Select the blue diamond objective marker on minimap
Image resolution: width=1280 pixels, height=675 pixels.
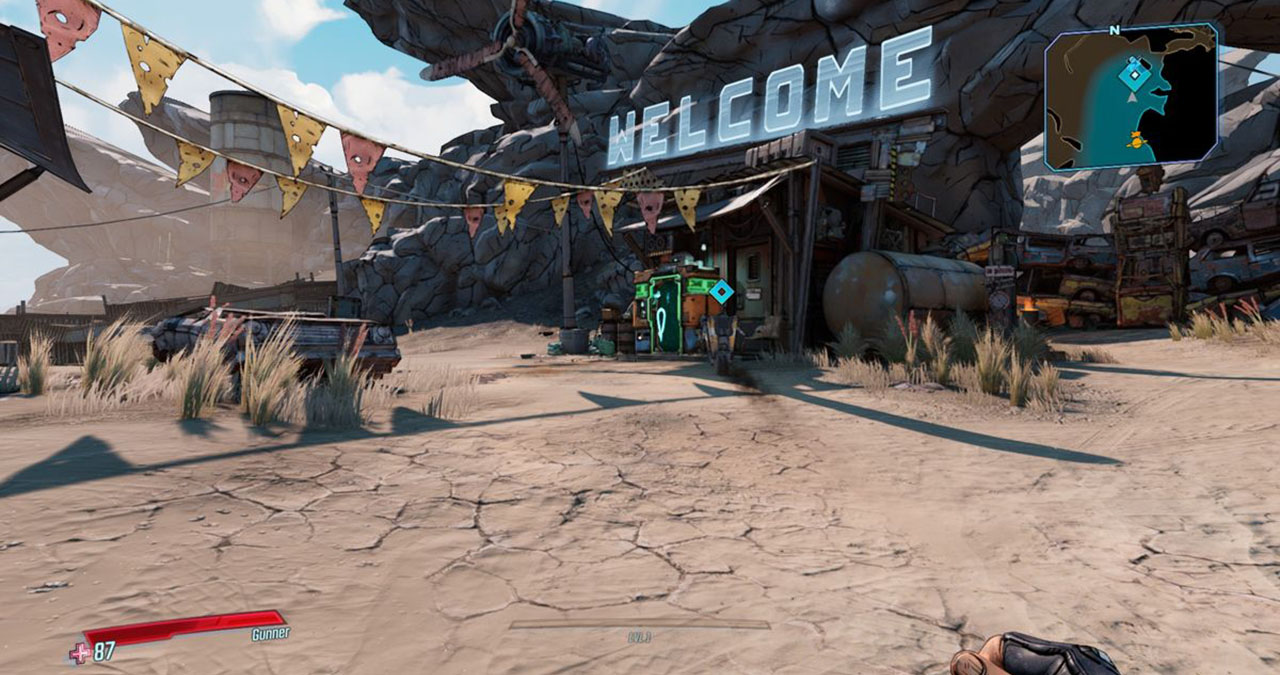(x=1133, y=73)
